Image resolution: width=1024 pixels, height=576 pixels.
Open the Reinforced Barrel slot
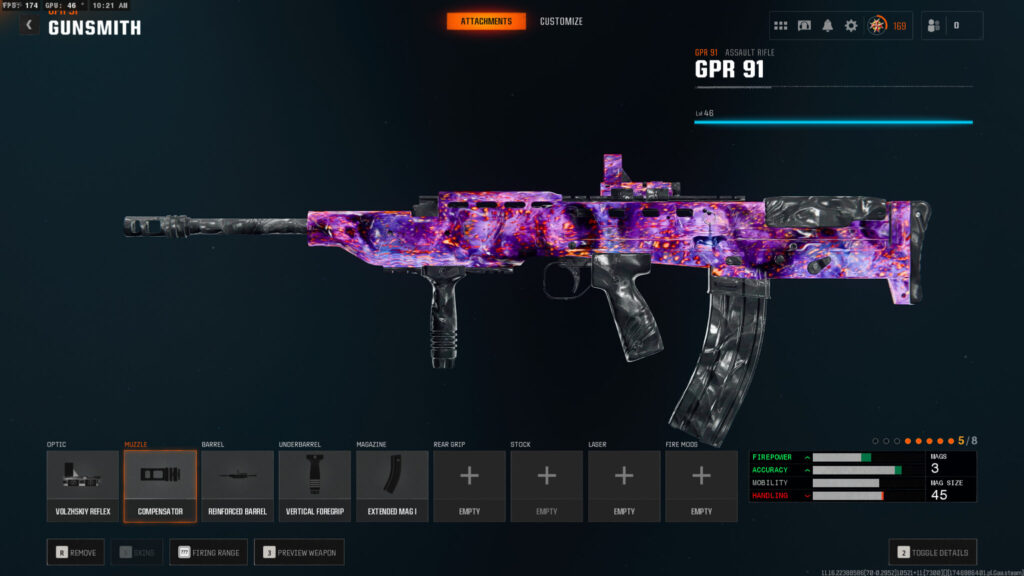(237, 485)
